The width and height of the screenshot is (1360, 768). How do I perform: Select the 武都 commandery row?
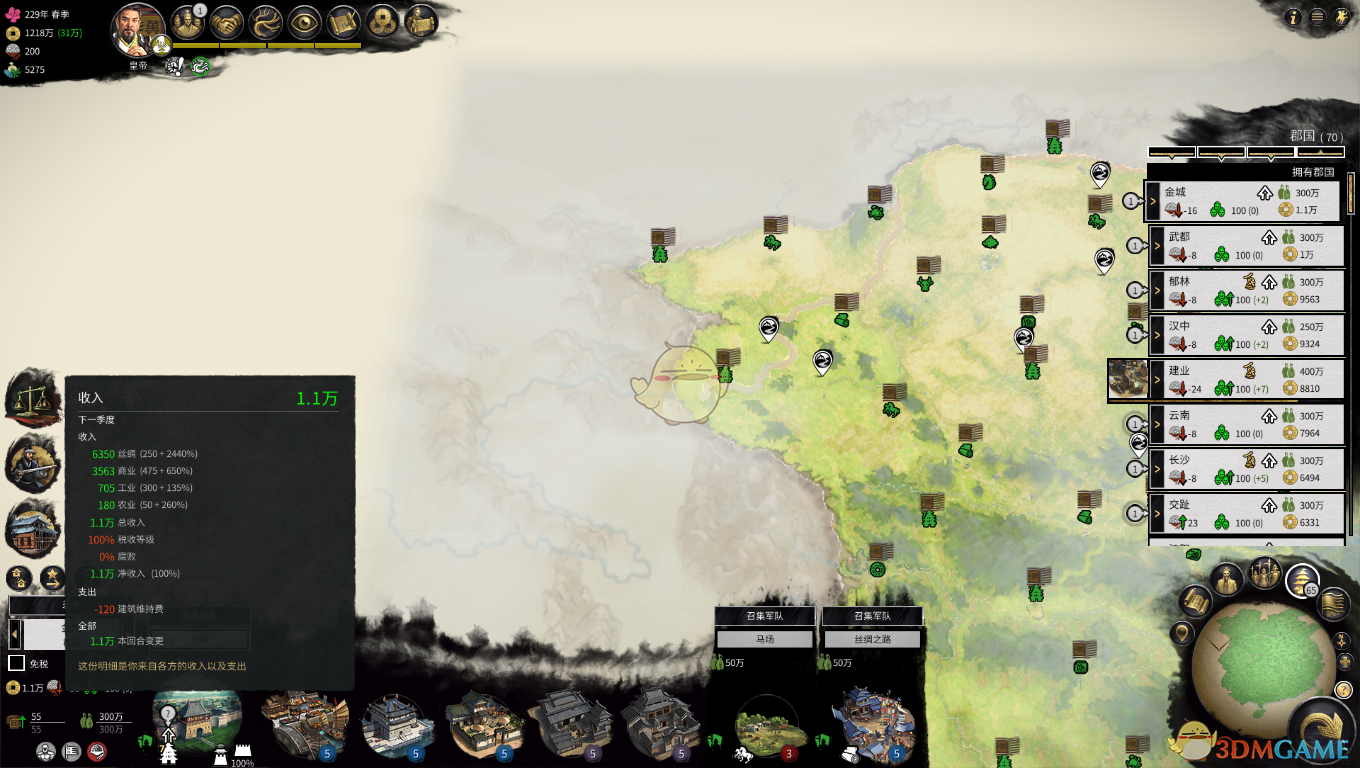[x=1245, y=246]
